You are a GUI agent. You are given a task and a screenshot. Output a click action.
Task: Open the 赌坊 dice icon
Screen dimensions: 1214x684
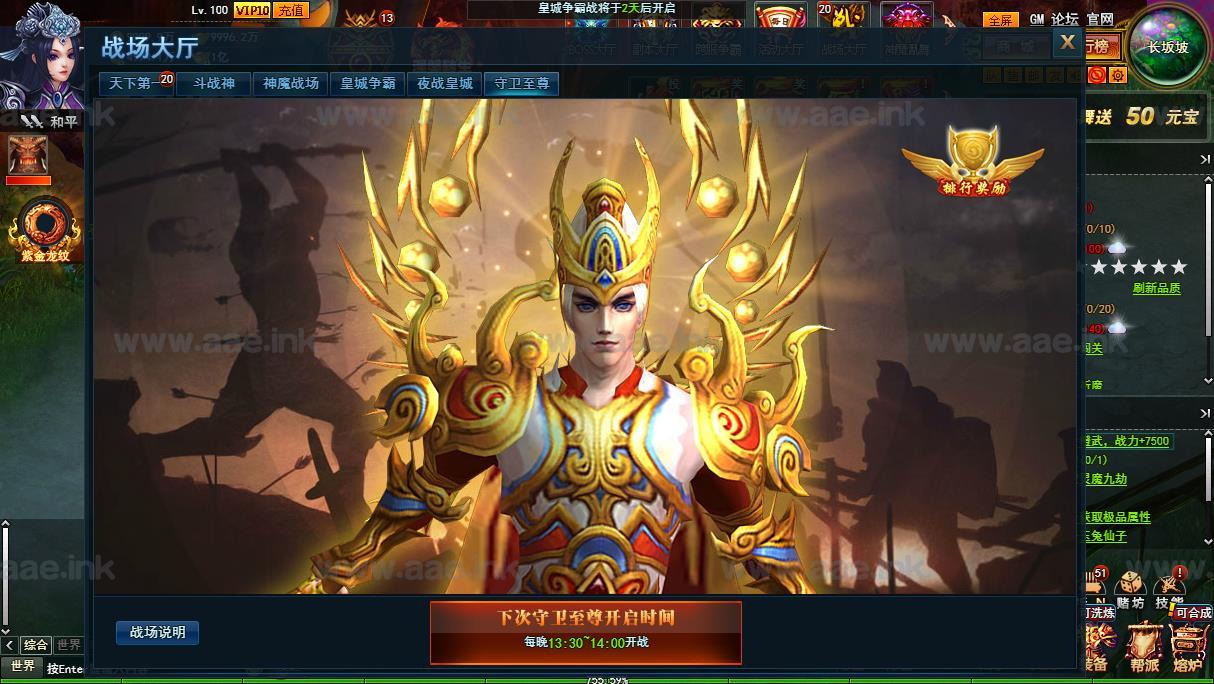click(x=1130, y=589)
